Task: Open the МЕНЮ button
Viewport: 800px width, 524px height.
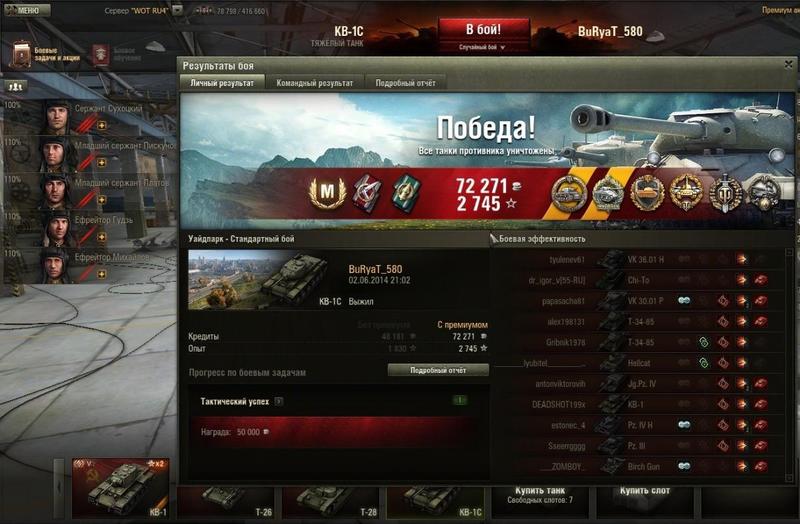Action: [27, 10]
